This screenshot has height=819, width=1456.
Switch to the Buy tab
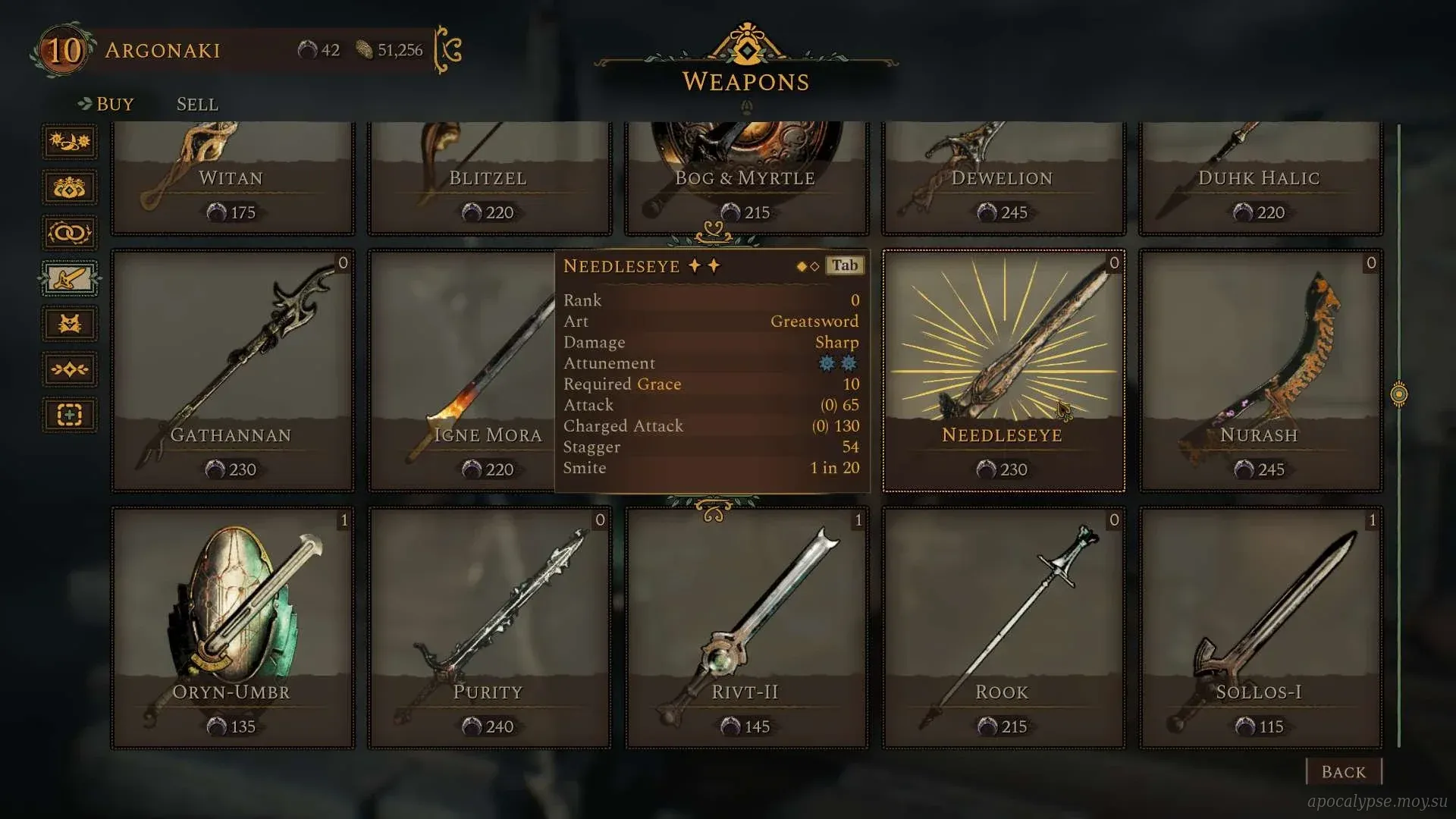click(114, 104)
